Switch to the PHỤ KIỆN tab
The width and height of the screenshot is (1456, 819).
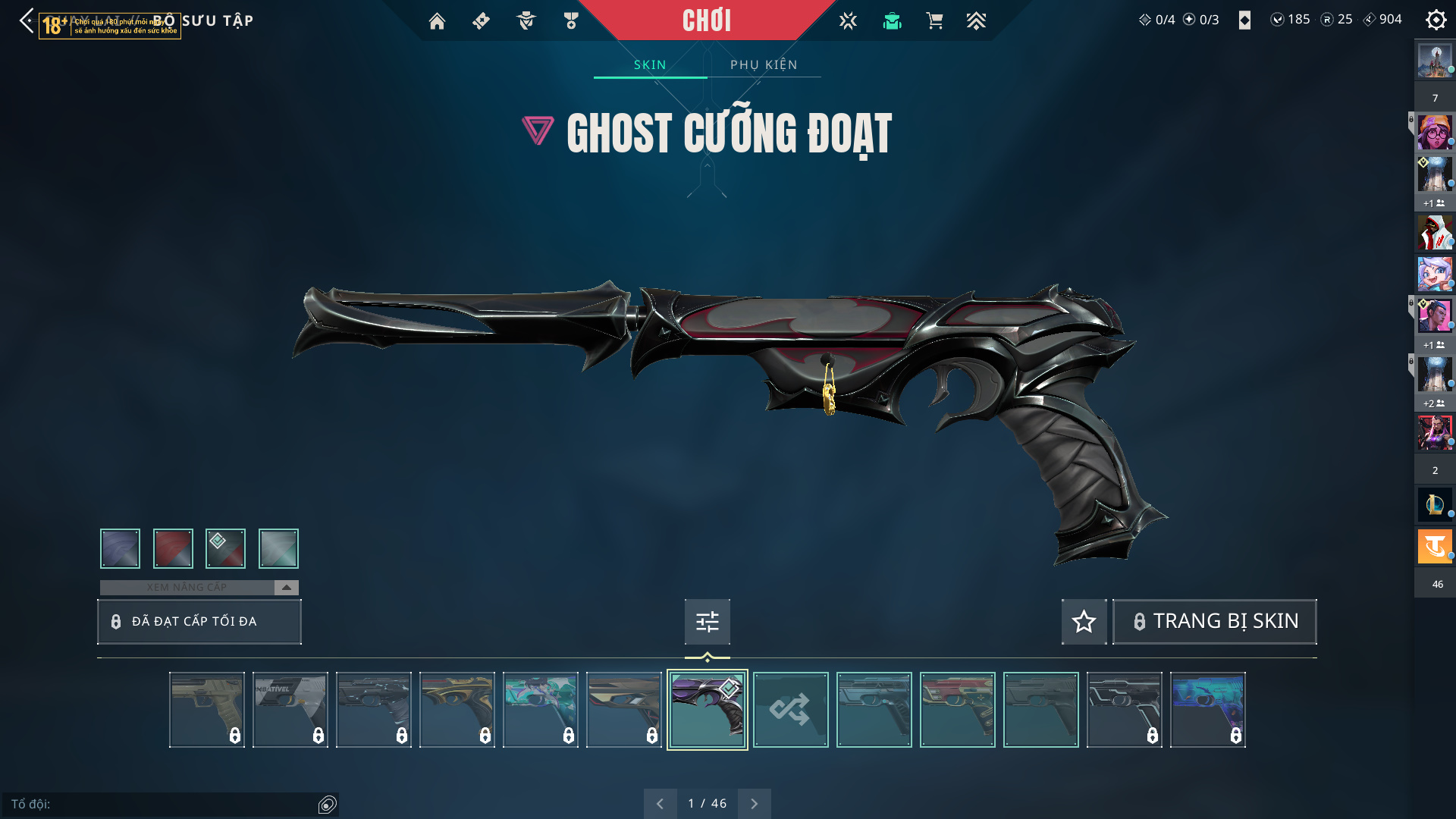(x=764, y=64)
